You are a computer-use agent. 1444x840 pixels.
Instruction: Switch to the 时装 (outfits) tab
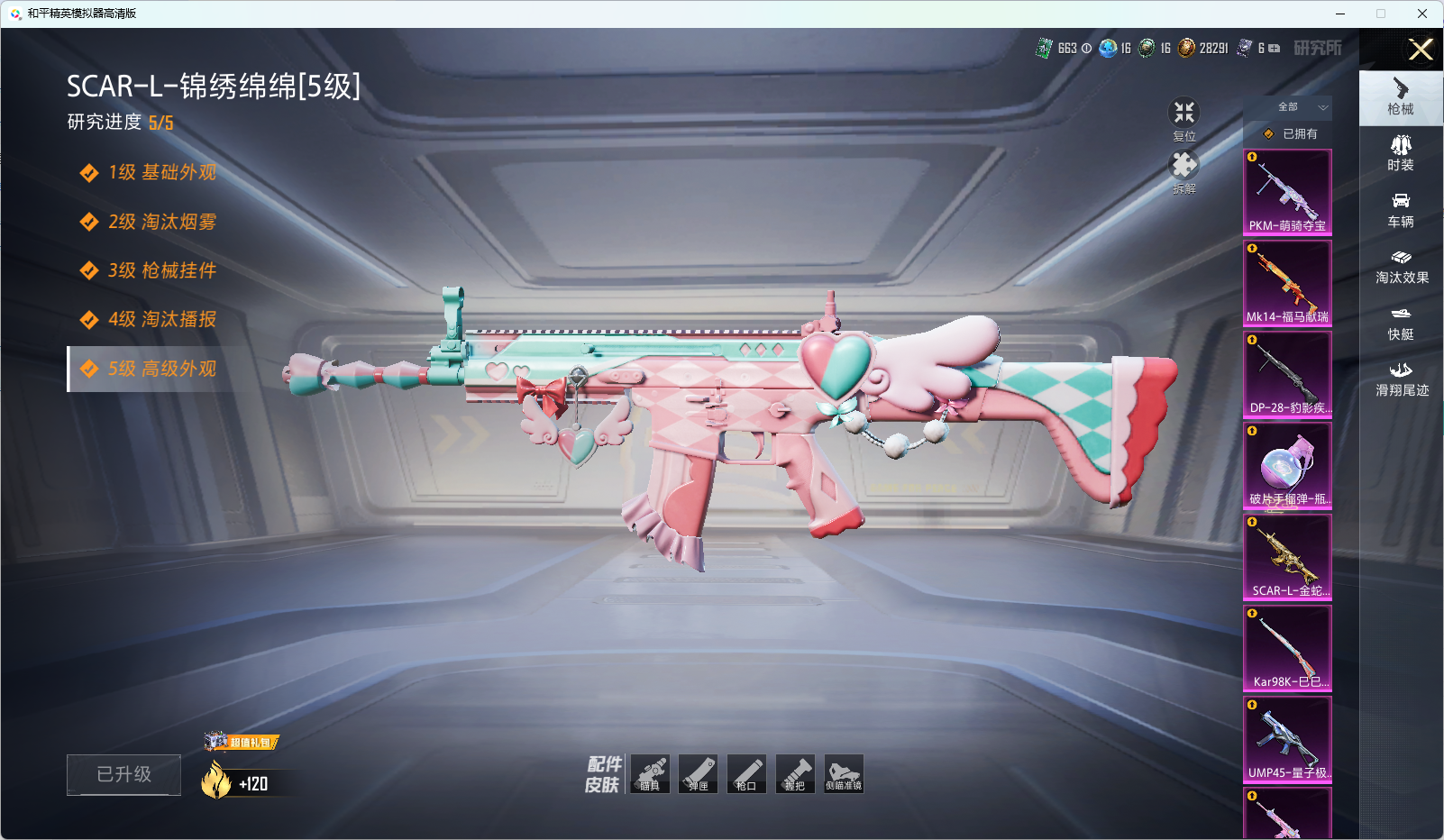click(1401, 153)
